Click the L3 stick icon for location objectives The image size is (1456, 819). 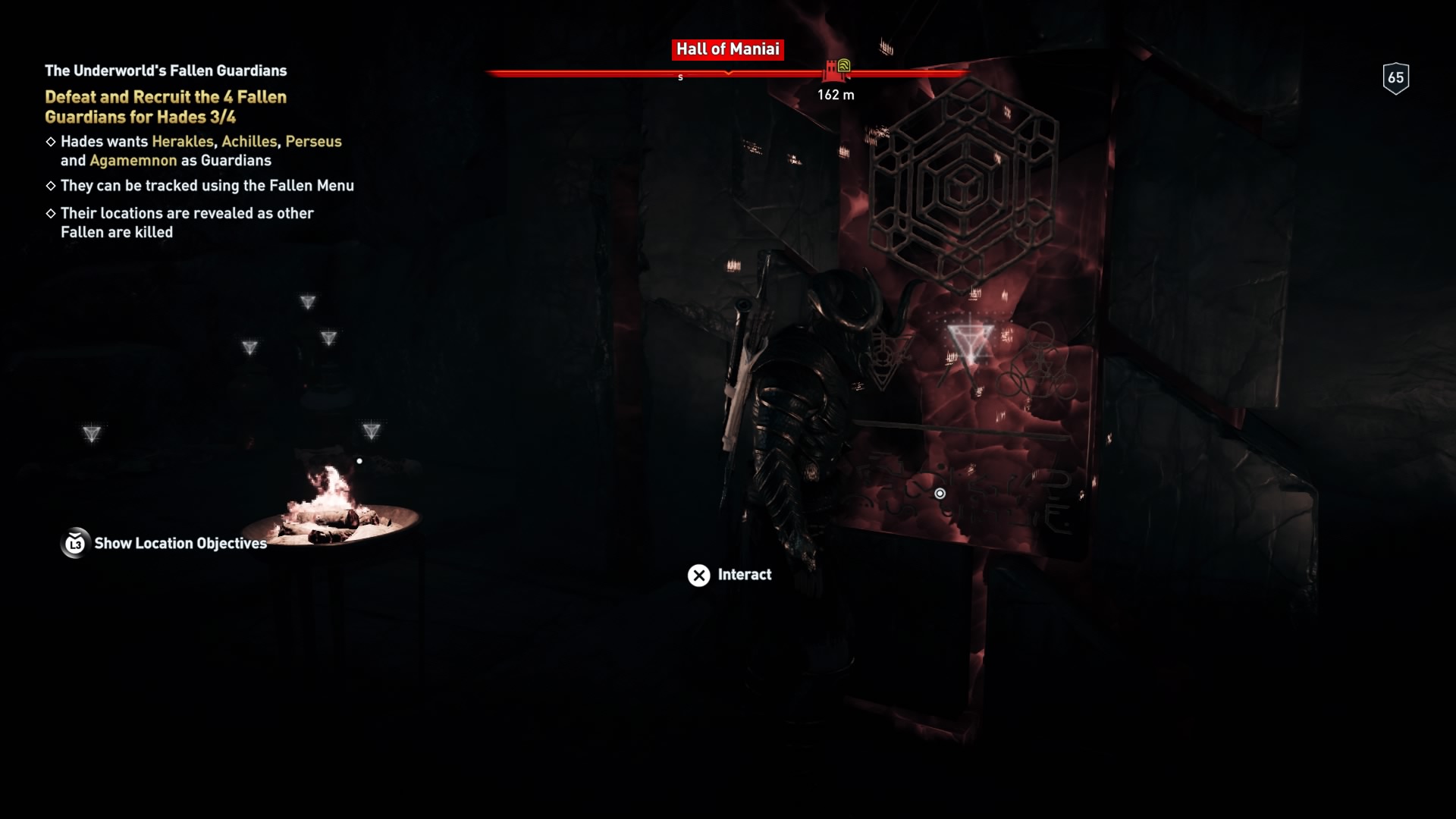click(74, 543)
